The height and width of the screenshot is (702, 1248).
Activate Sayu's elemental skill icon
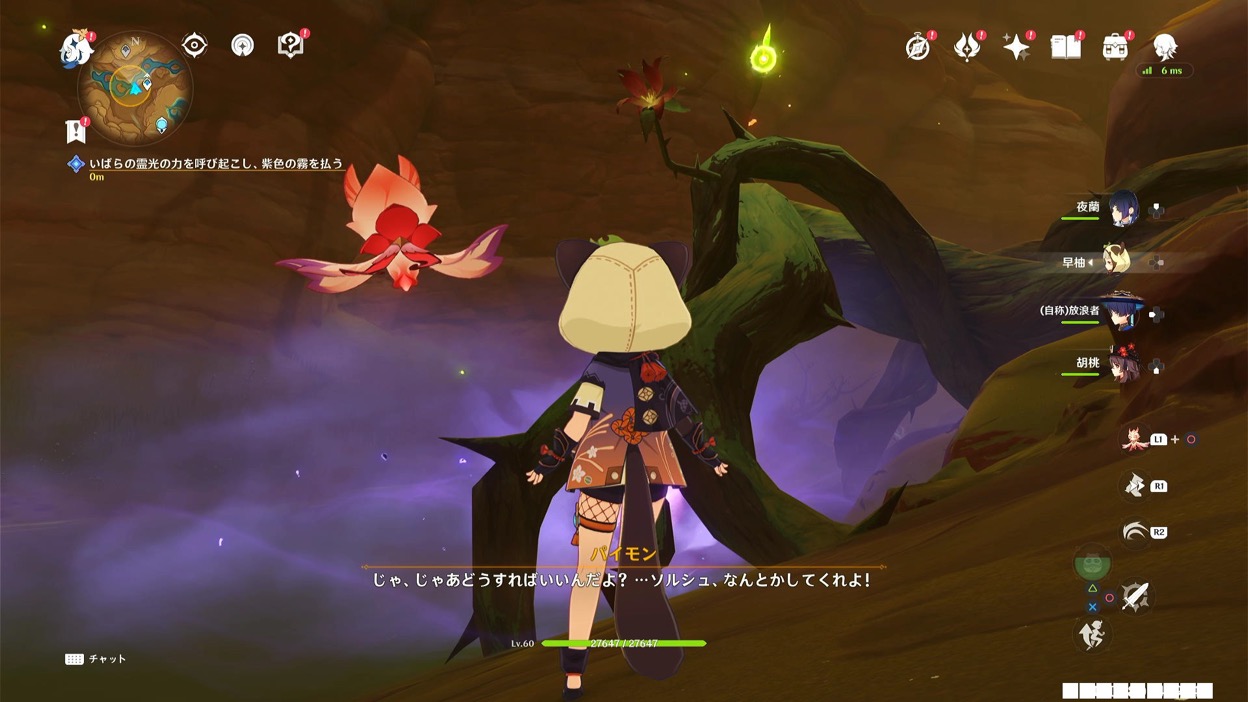coord(1134,486)
